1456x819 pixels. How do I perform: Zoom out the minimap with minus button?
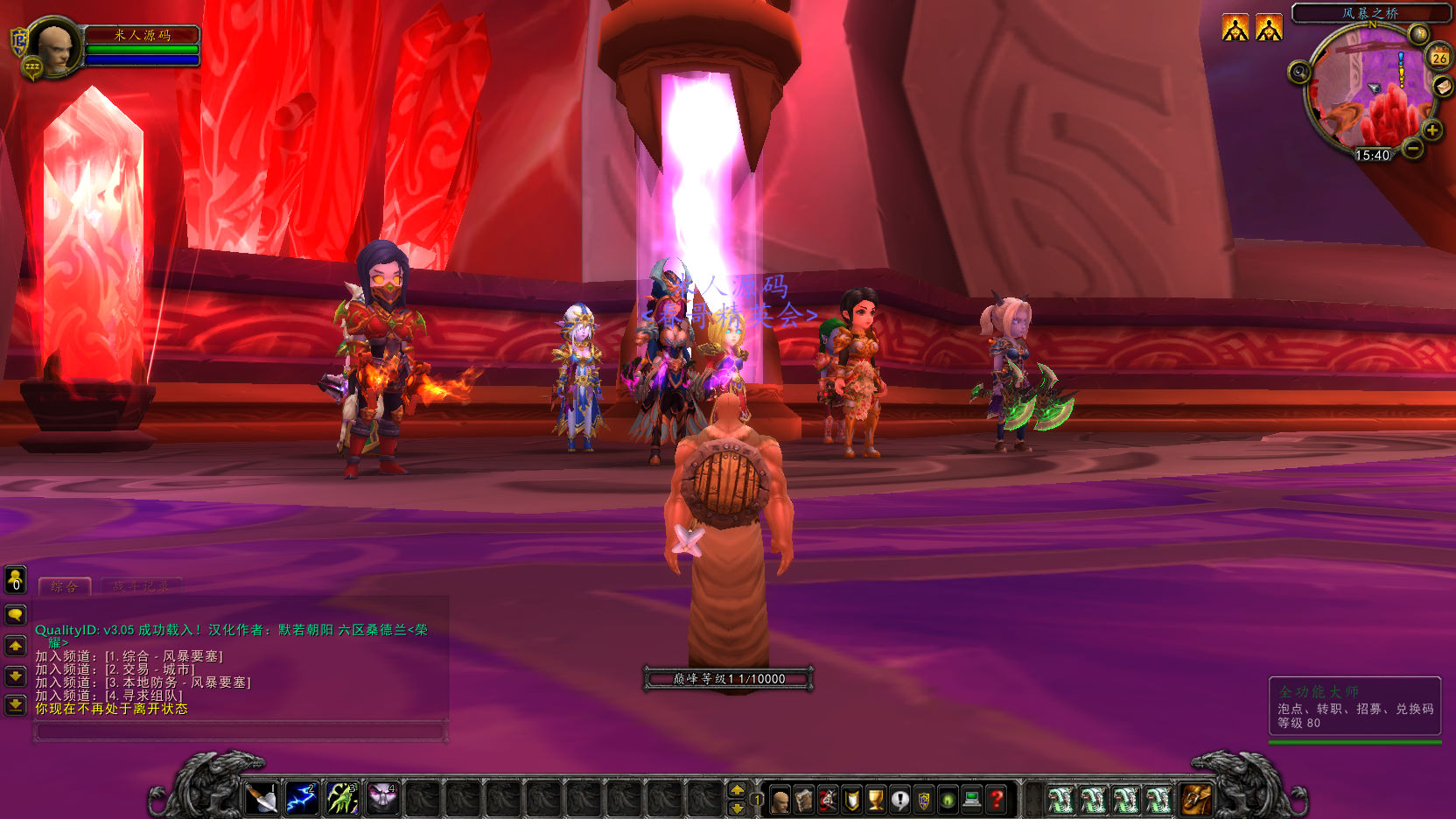pyautogui.click(x=1413, y=149)
